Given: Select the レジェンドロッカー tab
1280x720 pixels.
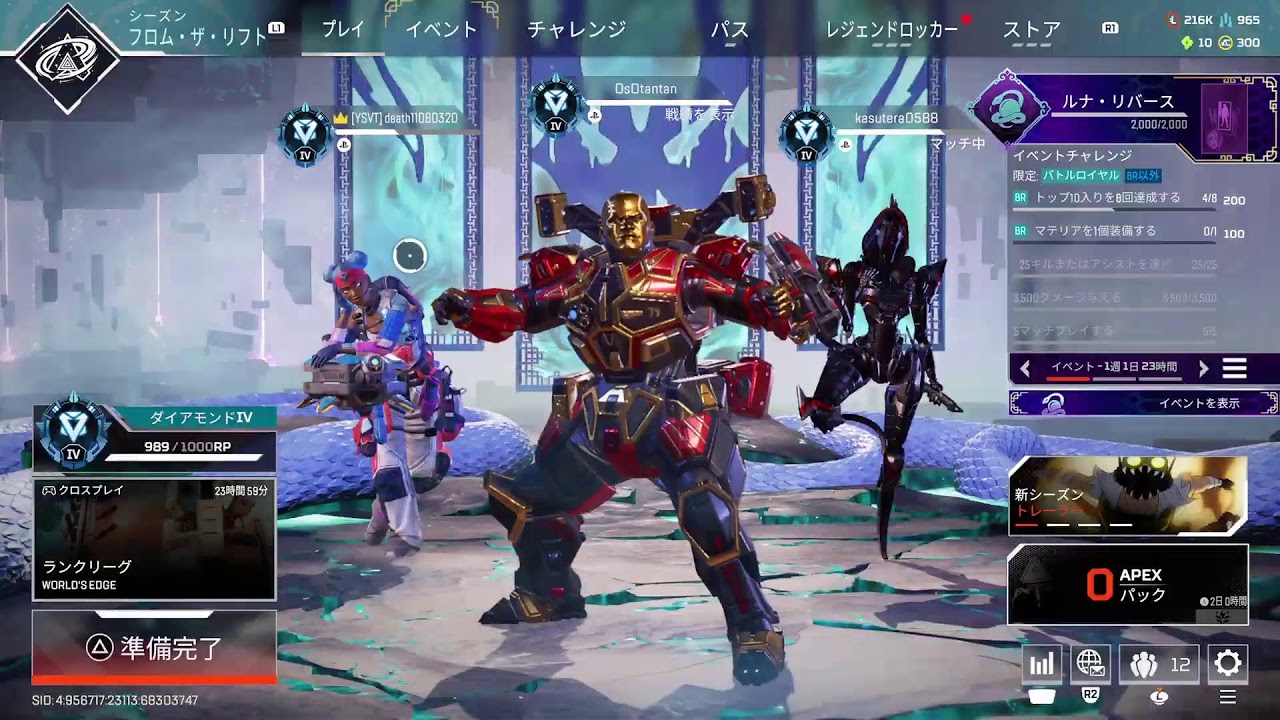Looking at the screenshot, I should [891, 30].
